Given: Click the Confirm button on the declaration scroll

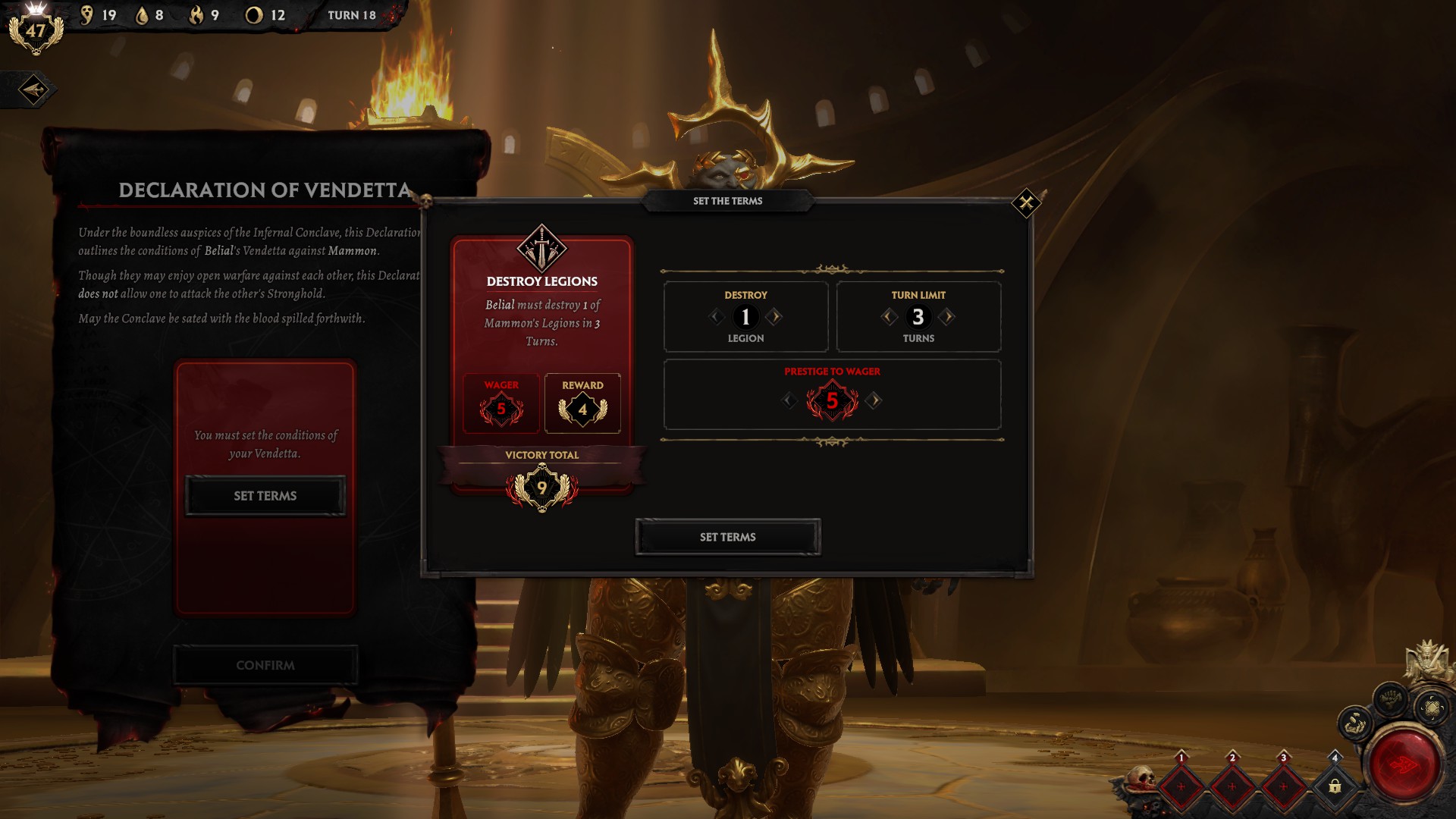Looking at the screenshot, I should click(x=265, y=665).
